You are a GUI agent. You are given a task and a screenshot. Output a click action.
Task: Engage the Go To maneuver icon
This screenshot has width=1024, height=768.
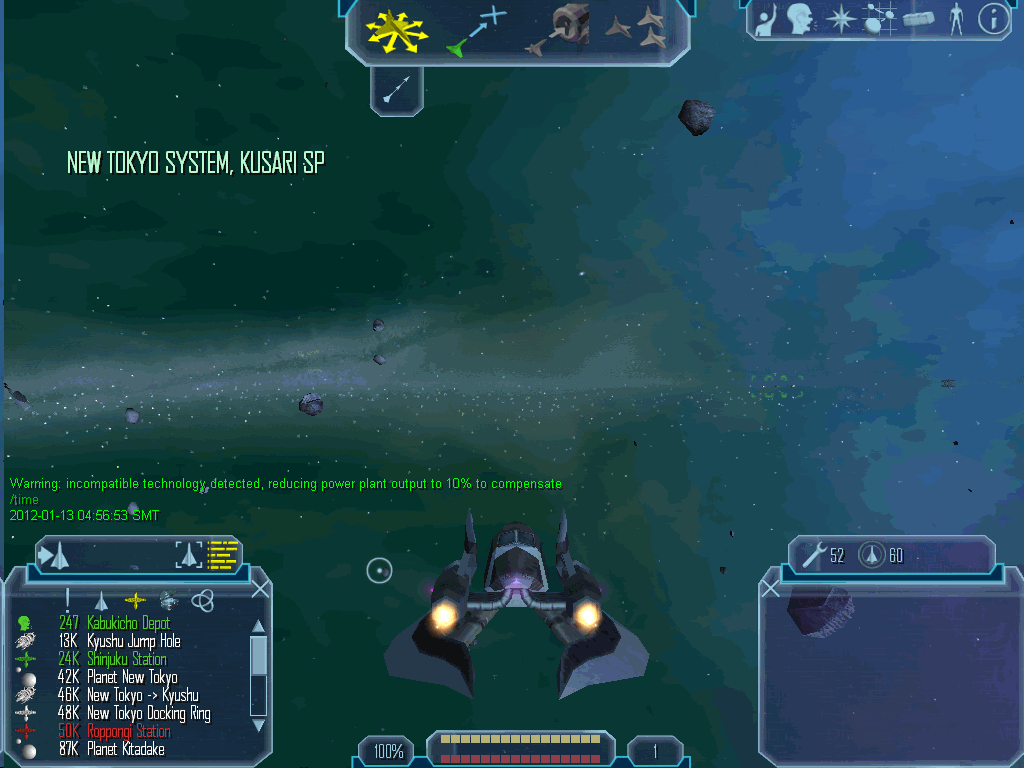coord(477,30)
